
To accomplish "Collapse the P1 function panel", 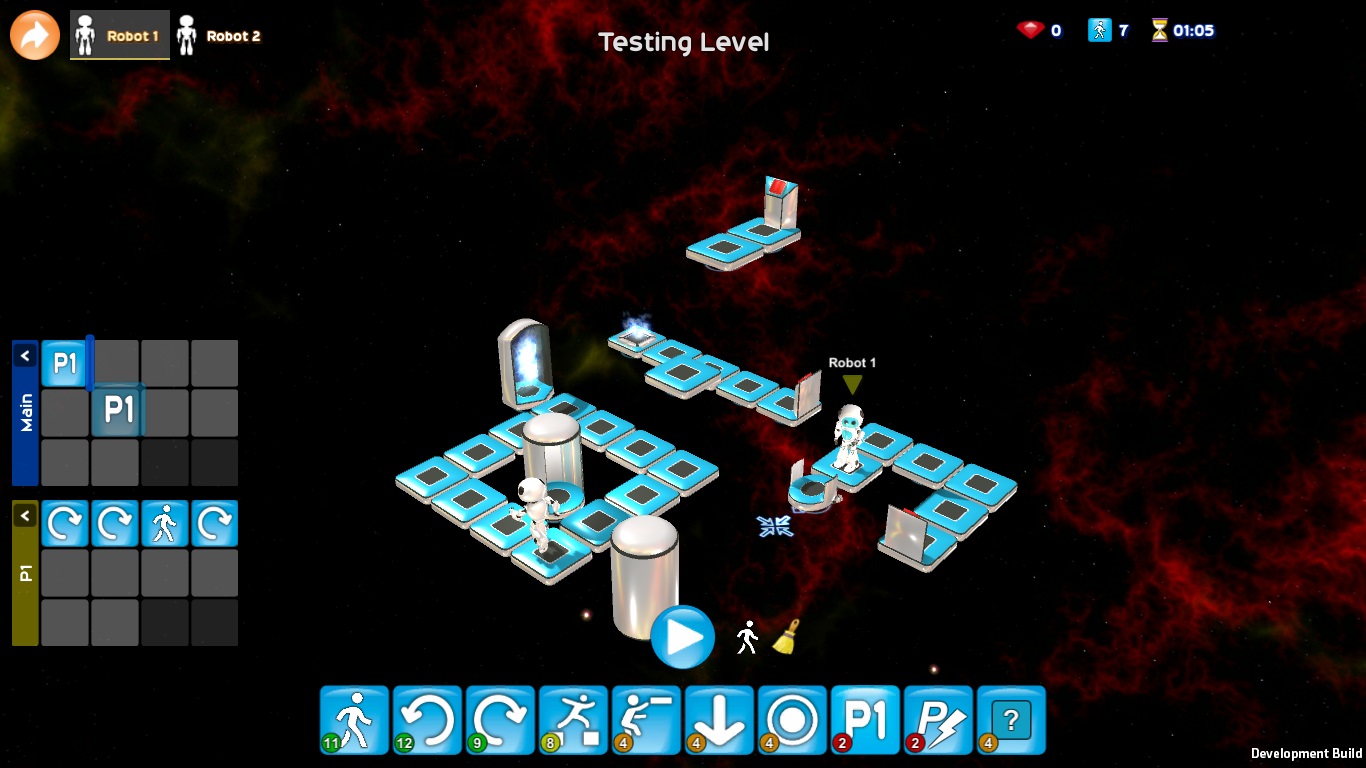I will coord(25,515).
